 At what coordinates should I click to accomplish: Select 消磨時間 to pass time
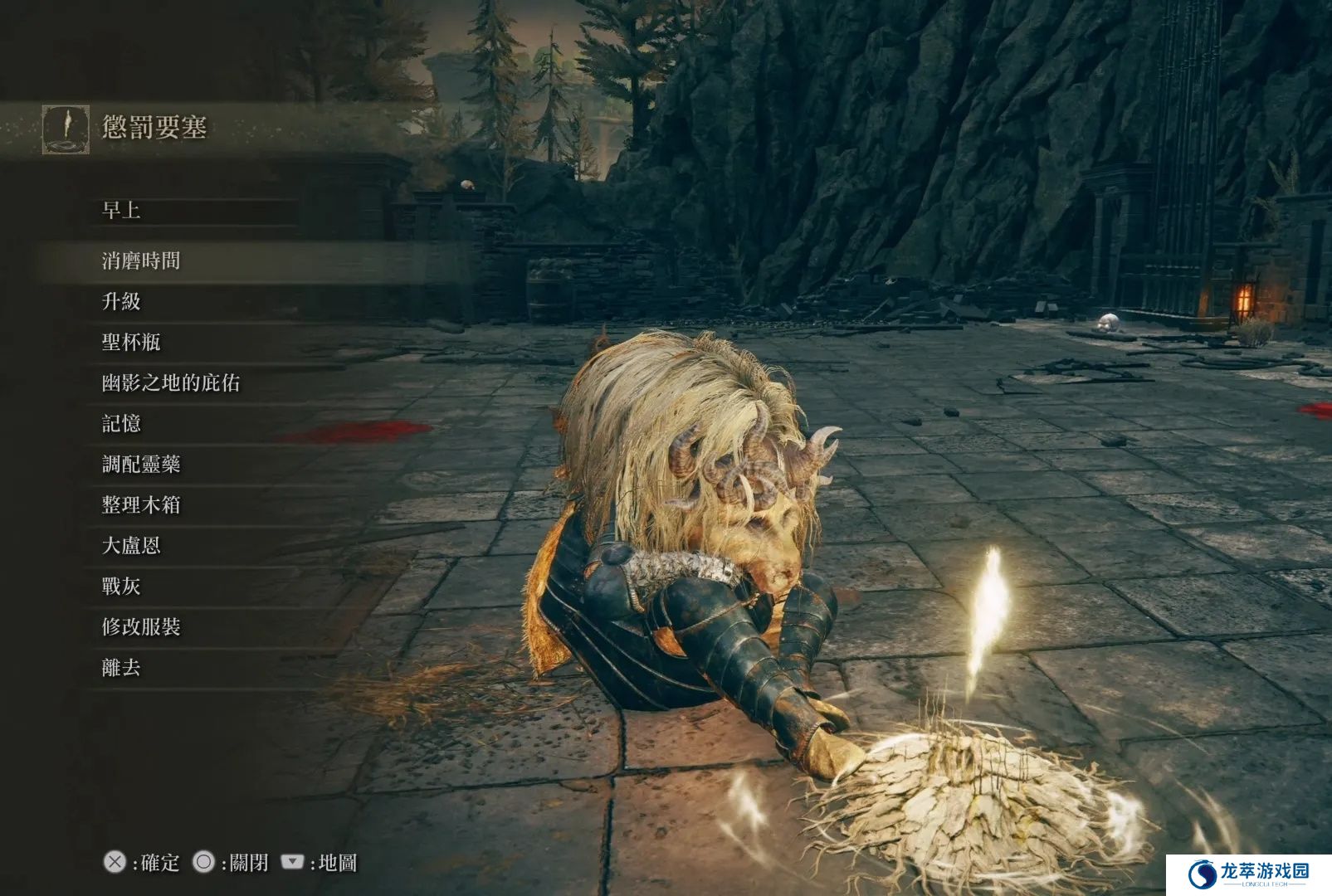[141, 261]
